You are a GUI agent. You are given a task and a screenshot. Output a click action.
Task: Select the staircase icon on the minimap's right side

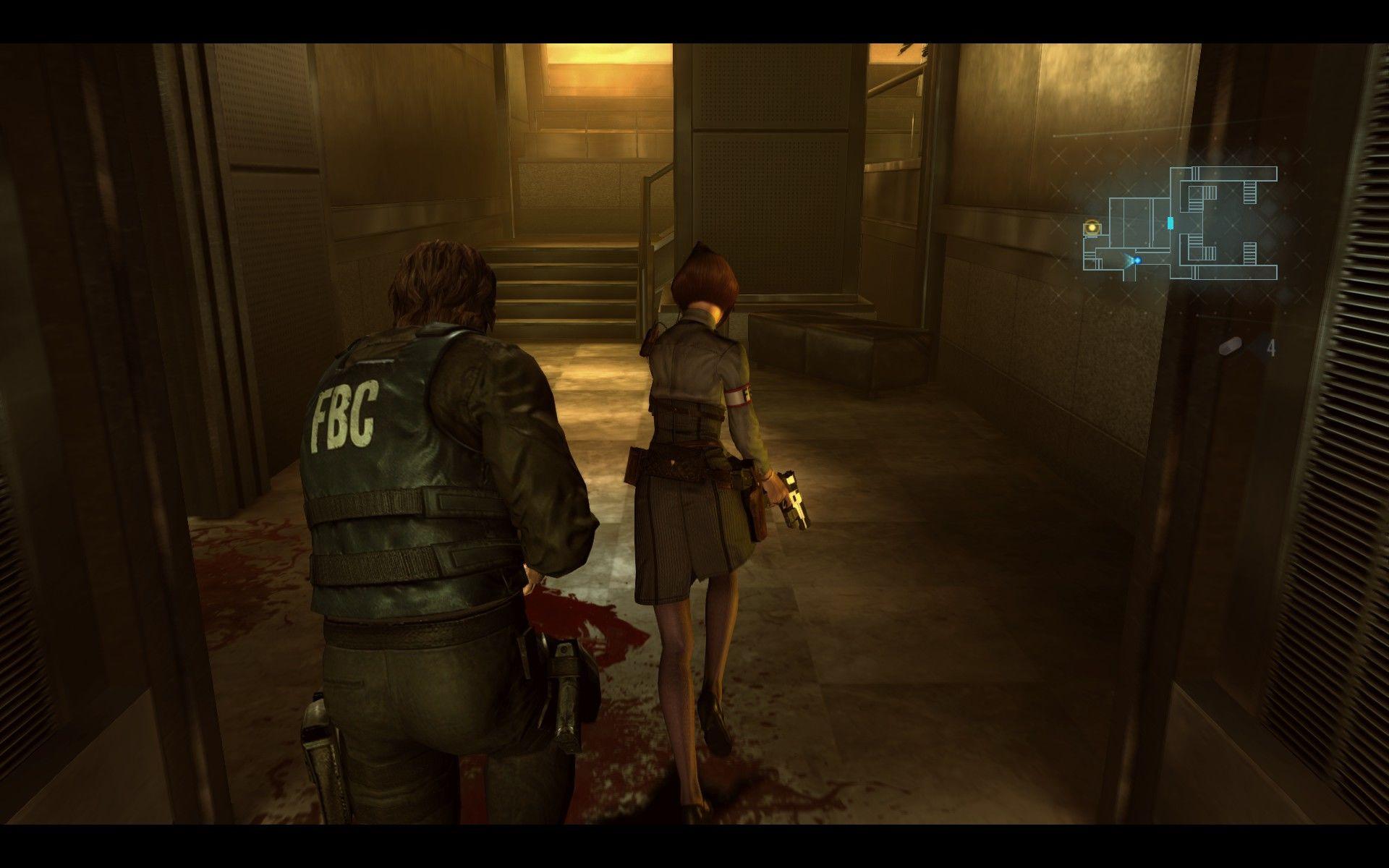point(1249,252)
